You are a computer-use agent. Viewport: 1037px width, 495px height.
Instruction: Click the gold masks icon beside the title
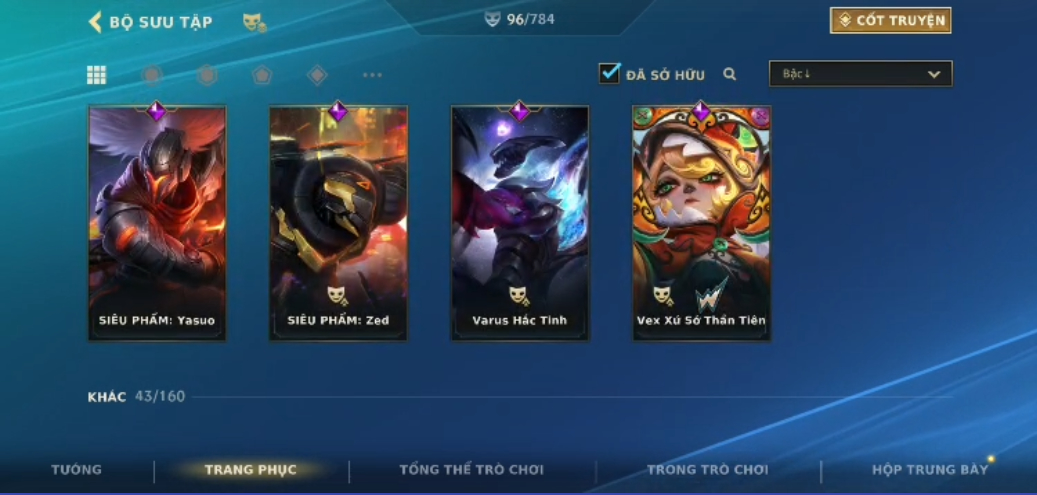pyautogui.click(x=254, y=21)
